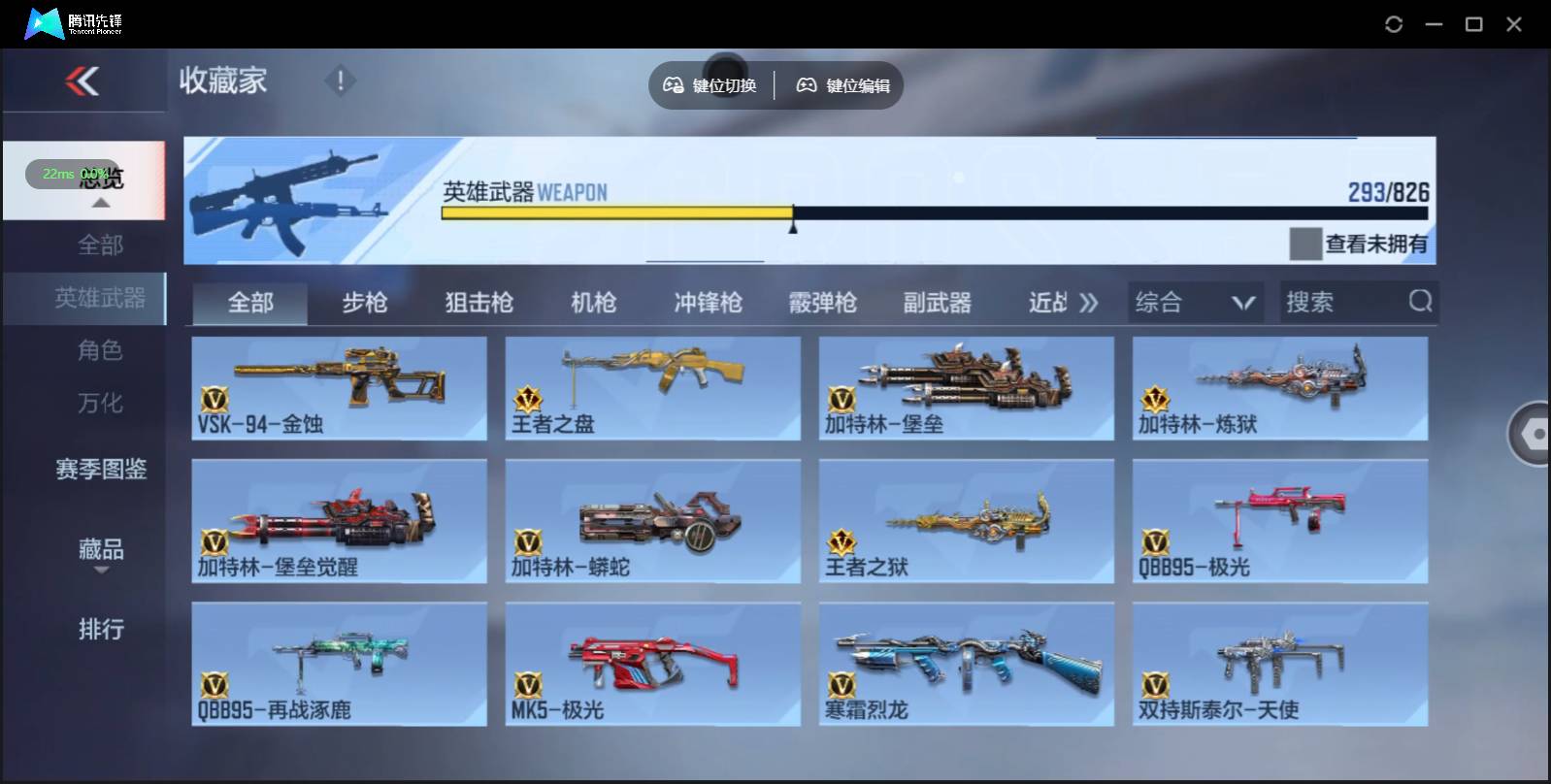Click the search magnifier icon
This screenshot has height=784, width=1551.
point(1421,302)
